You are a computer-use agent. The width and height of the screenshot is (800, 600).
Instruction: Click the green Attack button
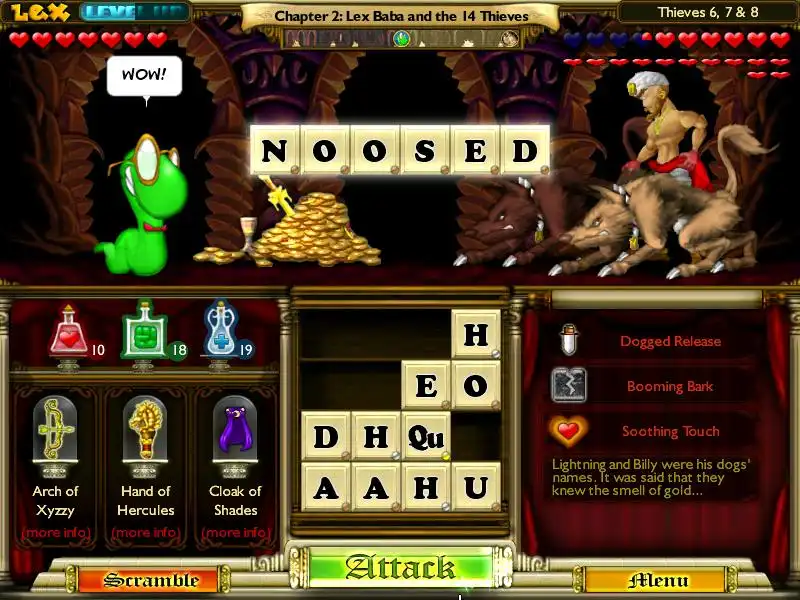400,568
